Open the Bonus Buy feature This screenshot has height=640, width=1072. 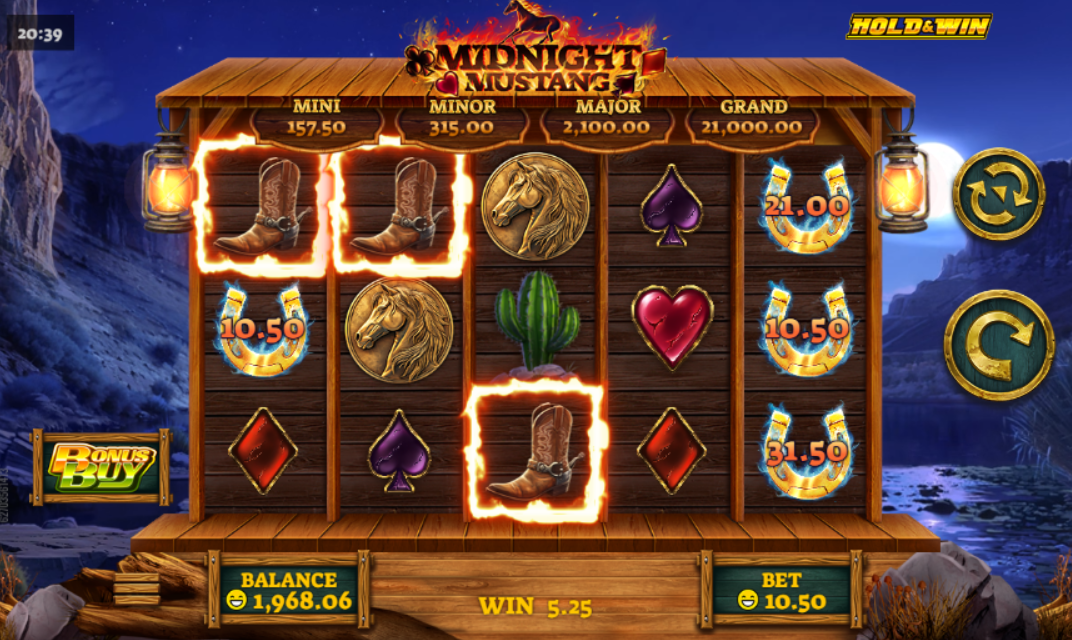102,467
